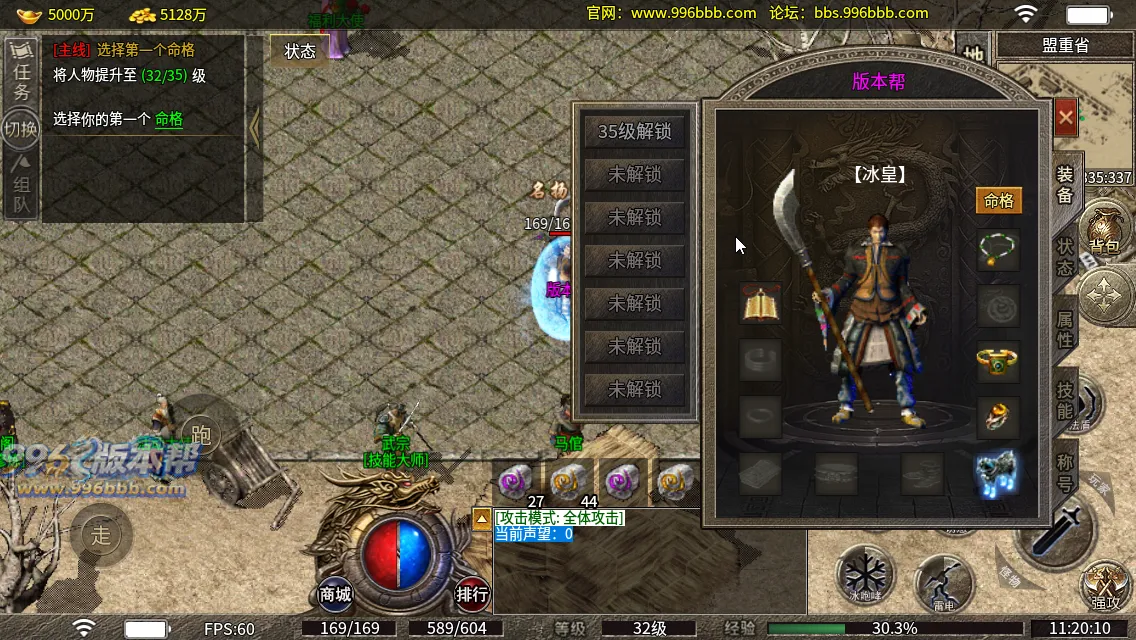Select the equipped necklace slot
This screenshot has width=1136, height=640.
pos(998,250)
